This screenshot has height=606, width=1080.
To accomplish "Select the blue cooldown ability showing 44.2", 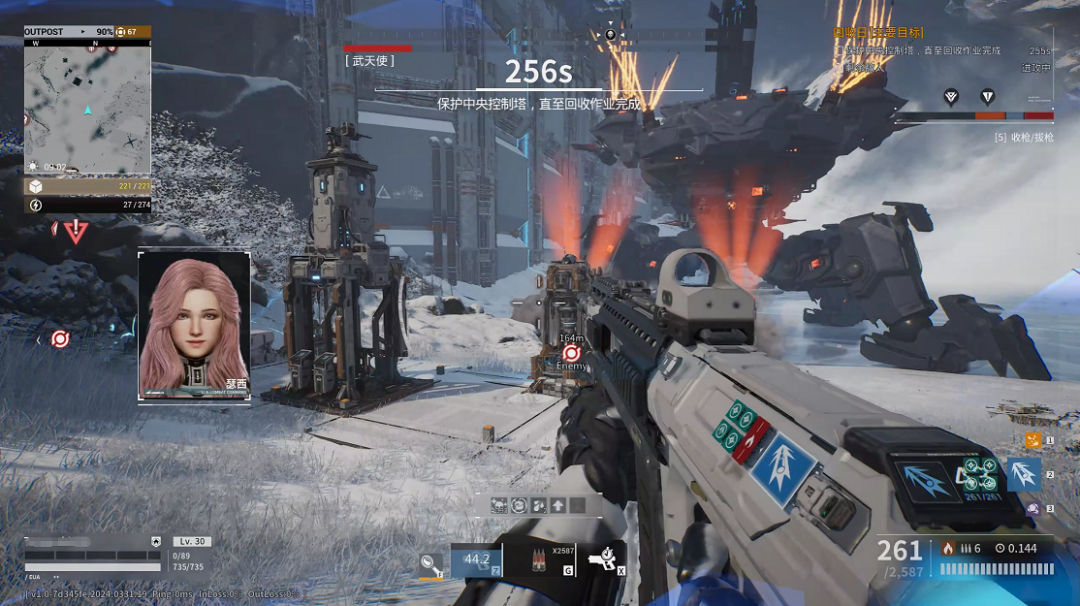I will 476,560.
